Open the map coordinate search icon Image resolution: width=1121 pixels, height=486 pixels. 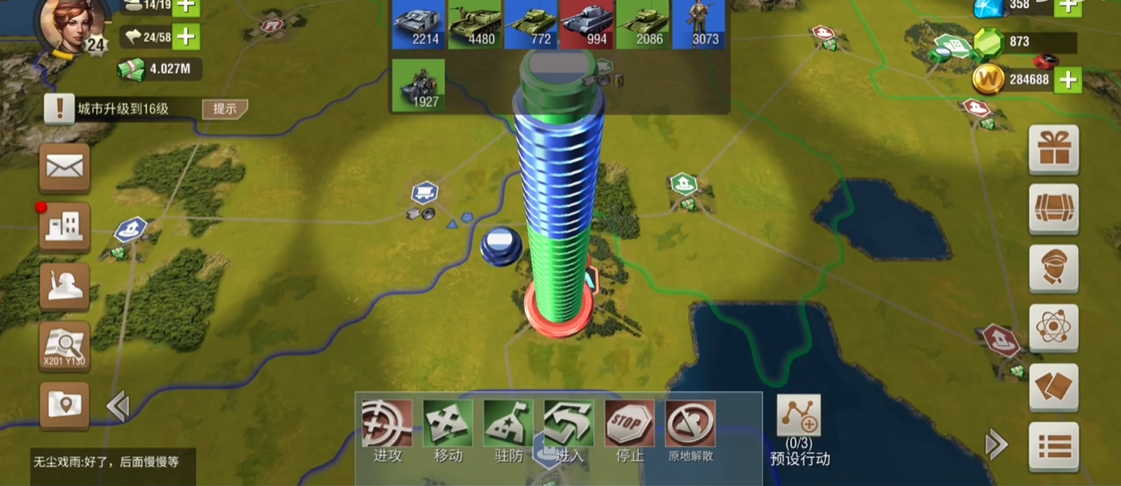pos(65,346)
